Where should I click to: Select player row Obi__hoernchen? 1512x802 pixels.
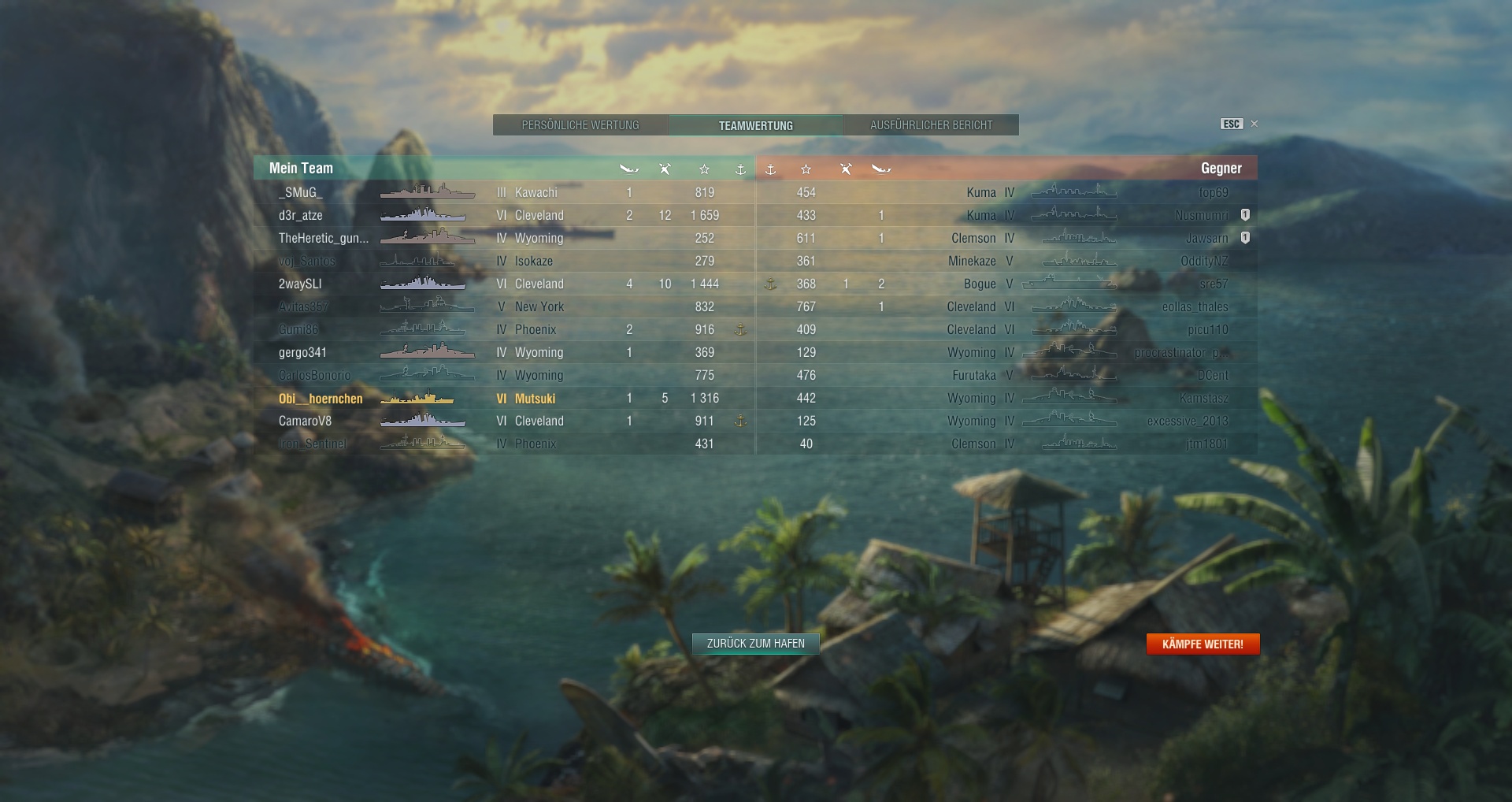click(321, 399)
